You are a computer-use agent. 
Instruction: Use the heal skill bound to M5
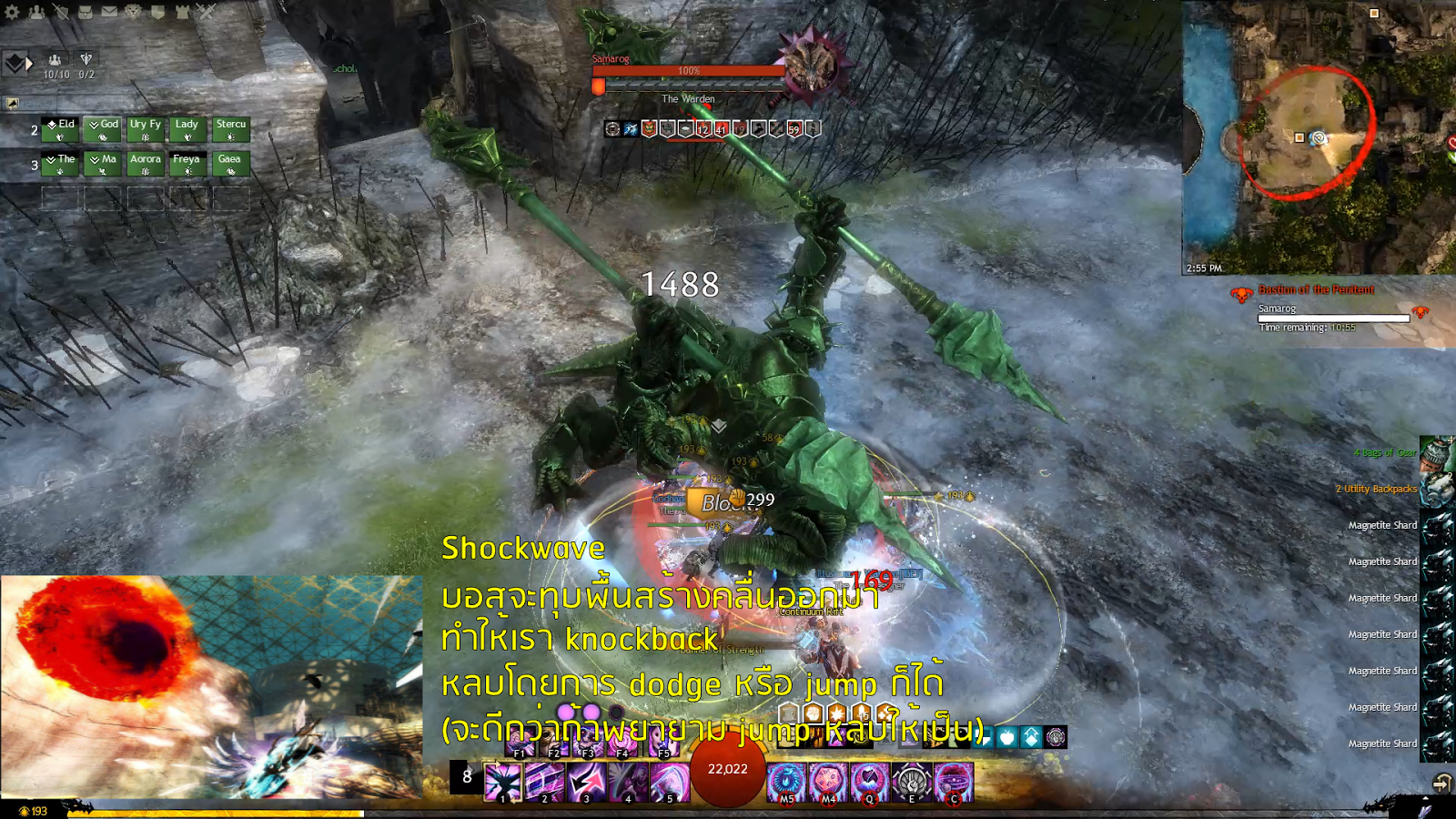point(786,780)
